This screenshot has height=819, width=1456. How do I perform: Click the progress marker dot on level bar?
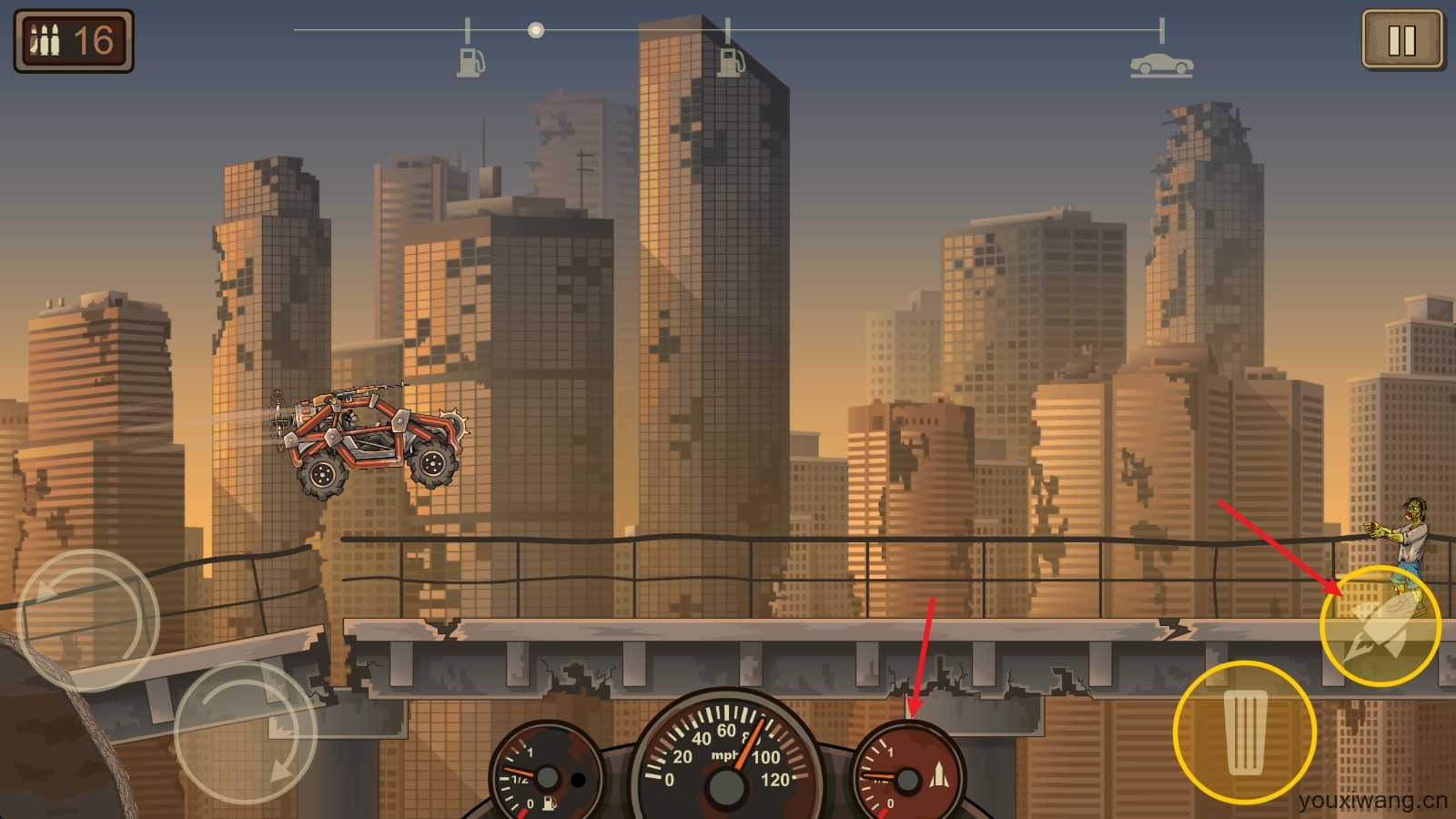click(535, 28)
